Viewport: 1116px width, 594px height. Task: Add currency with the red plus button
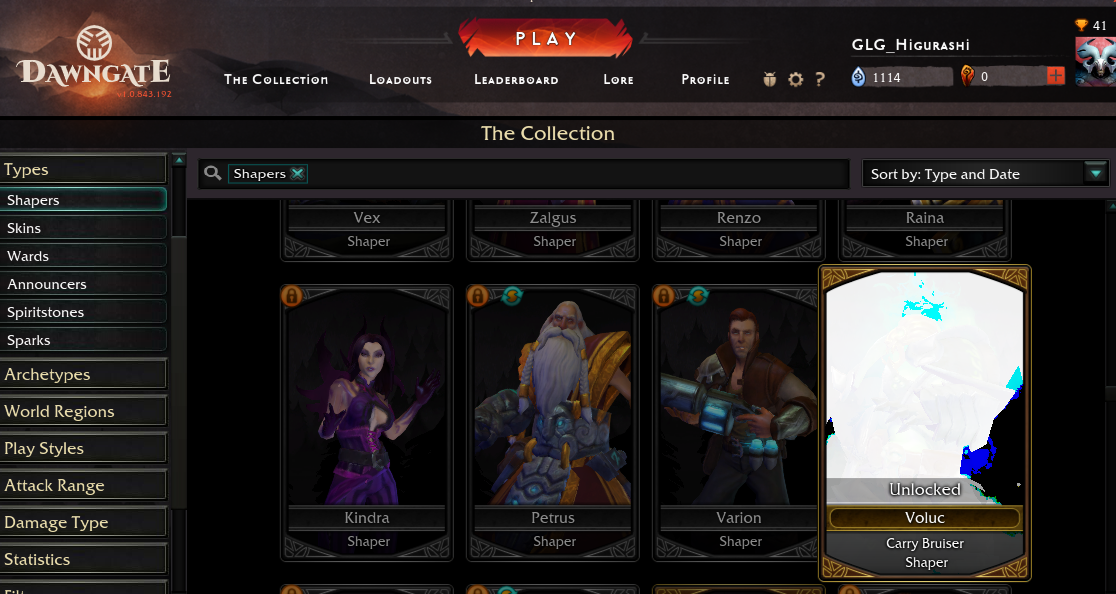[x=1055, y=77]
